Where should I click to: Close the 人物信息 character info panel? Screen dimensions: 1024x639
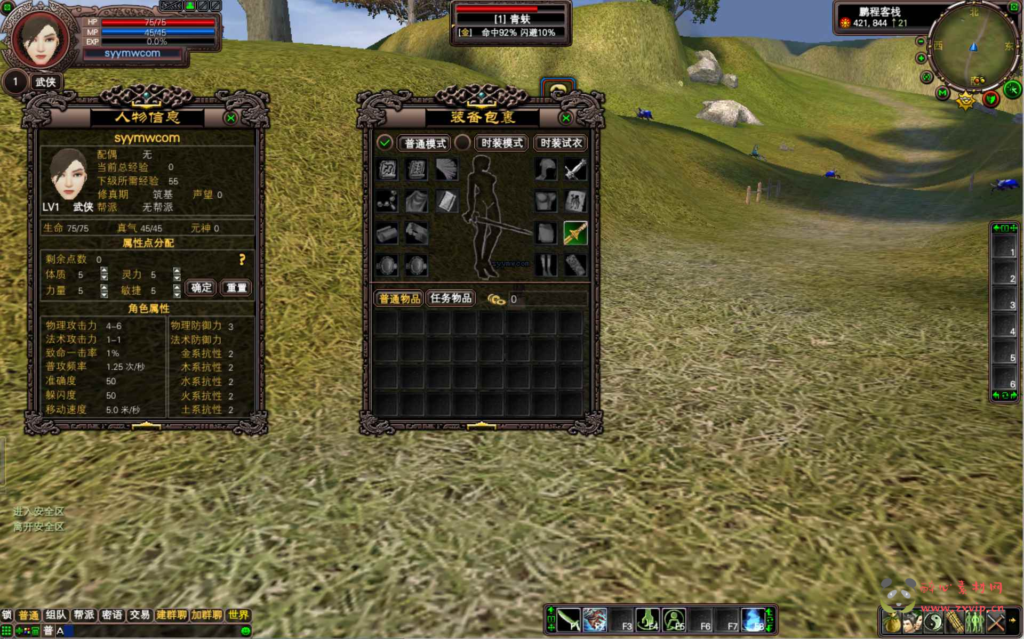pos(231,117)
